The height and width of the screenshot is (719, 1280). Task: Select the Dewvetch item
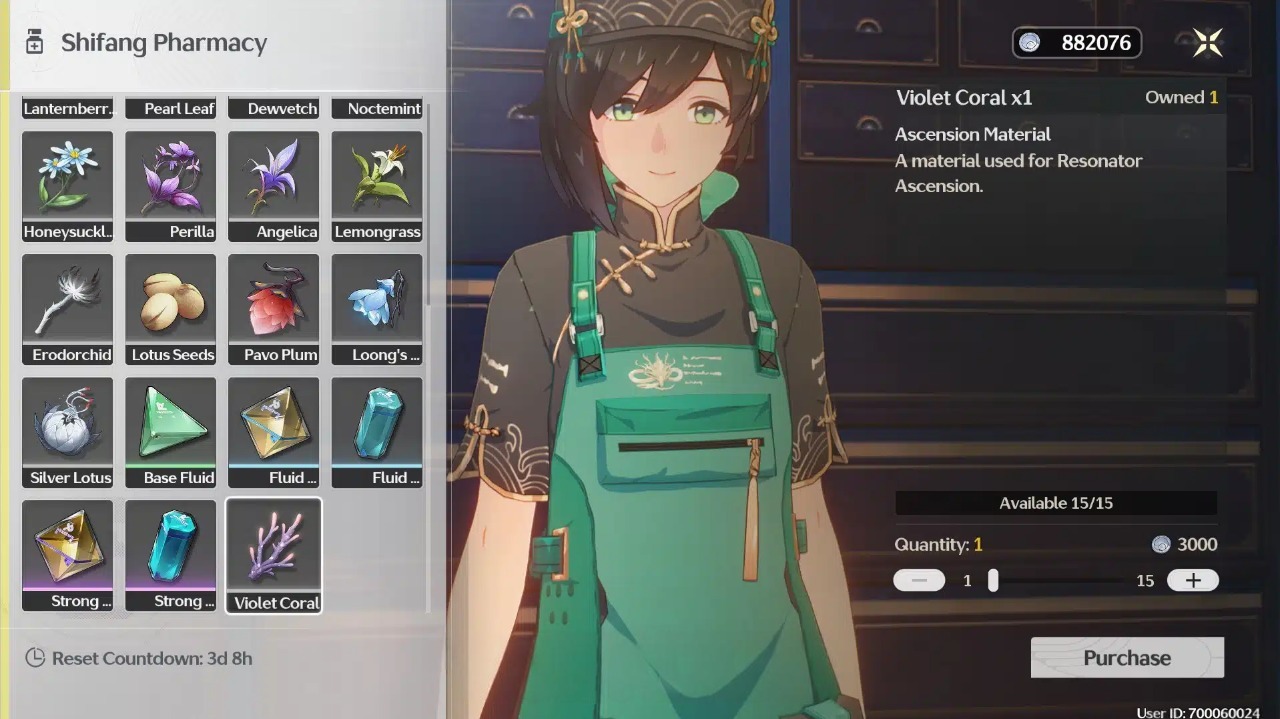tap(274, 108)
